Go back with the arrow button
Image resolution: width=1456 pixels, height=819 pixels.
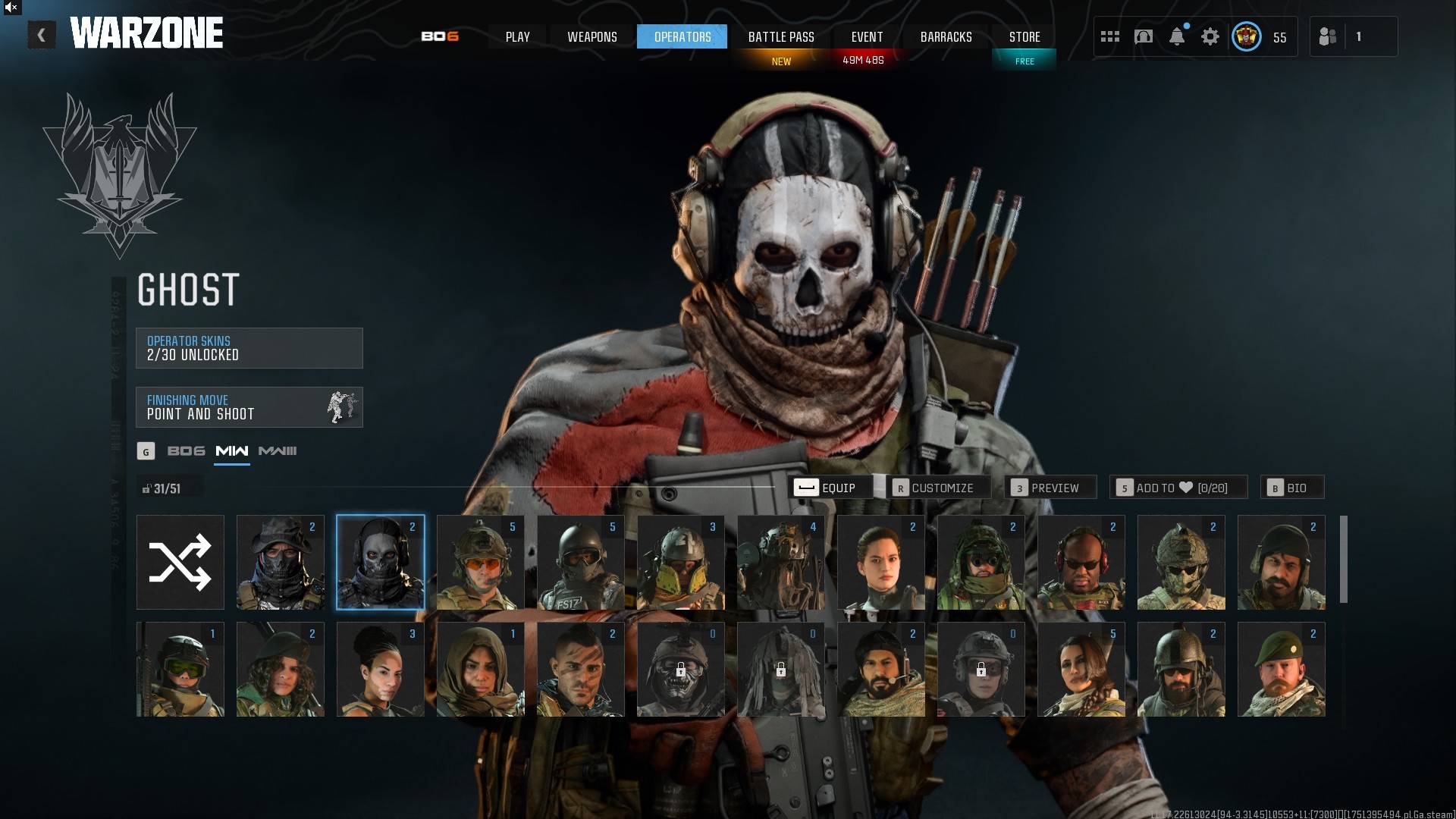click(42, 36)
